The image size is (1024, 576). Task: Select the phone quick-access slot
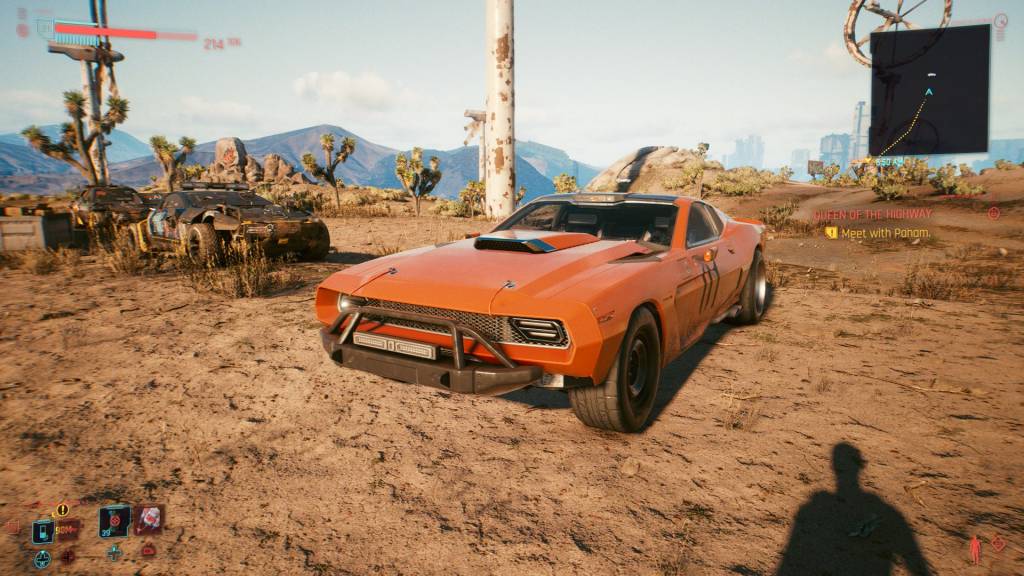43,530
